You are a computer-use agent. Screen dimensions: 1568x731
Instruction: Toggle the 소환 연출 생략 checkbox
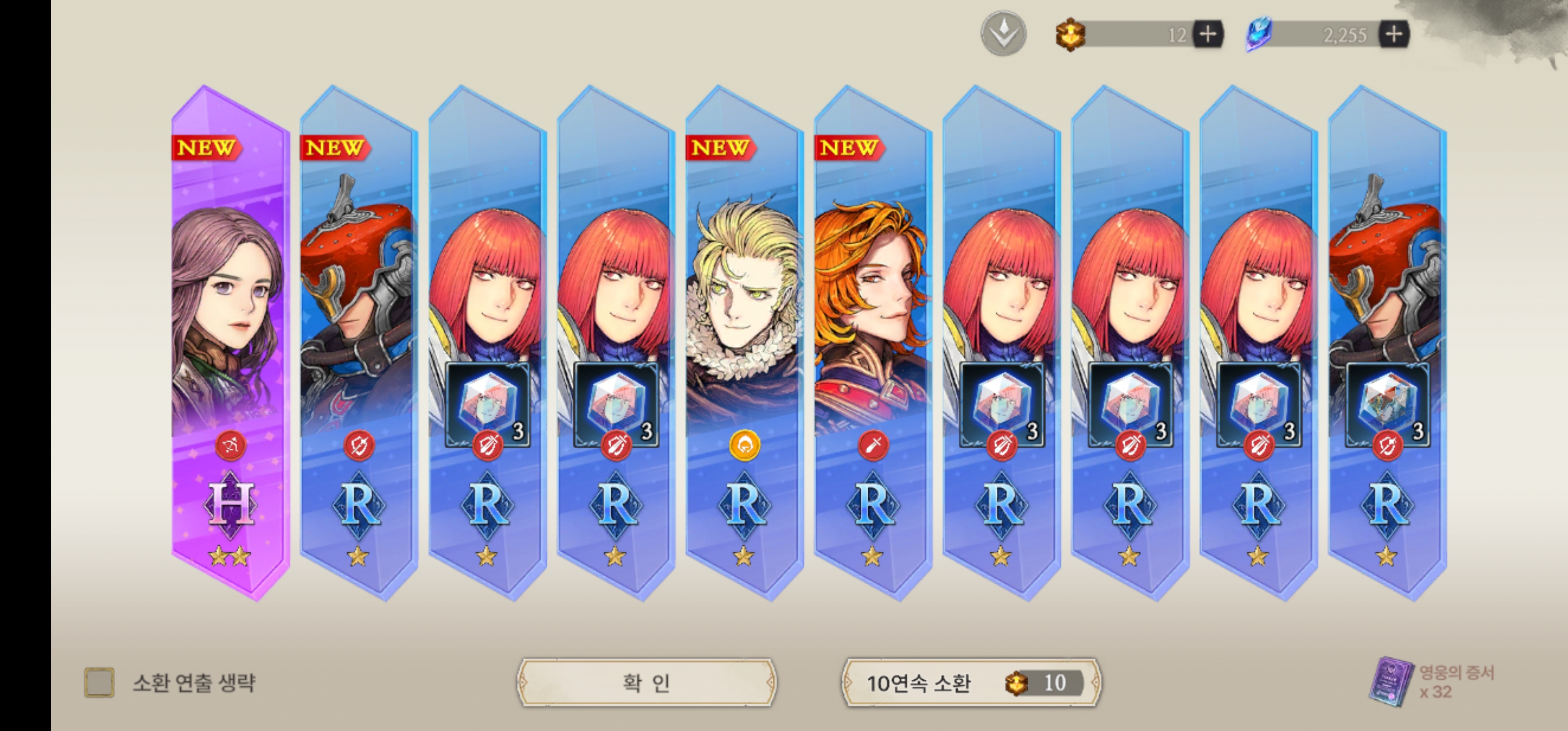(x=99, y=682)
